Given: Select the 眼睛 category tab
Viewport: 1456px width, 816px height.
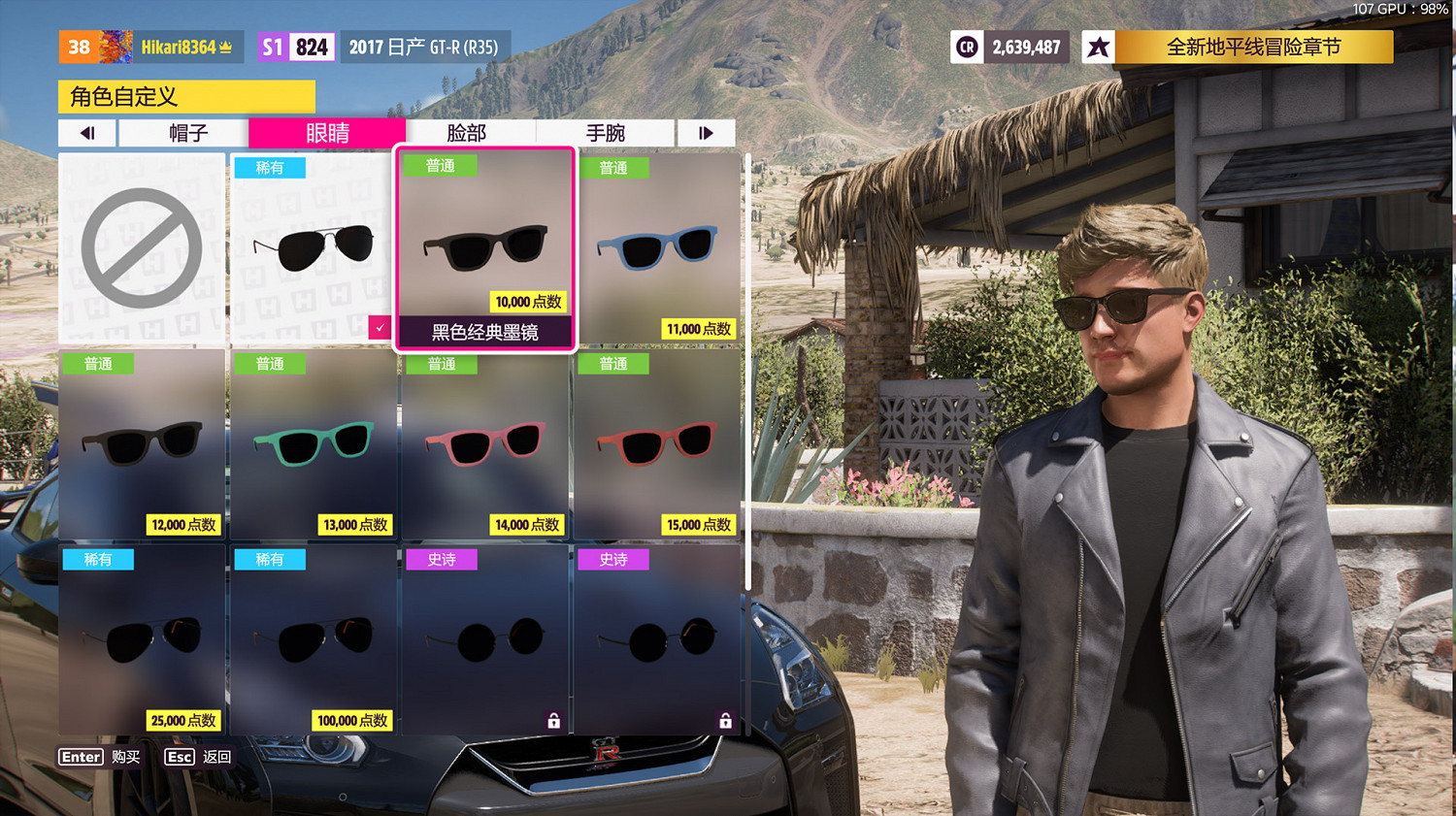Looking at the screenshot, I should [x=327, y=133].
